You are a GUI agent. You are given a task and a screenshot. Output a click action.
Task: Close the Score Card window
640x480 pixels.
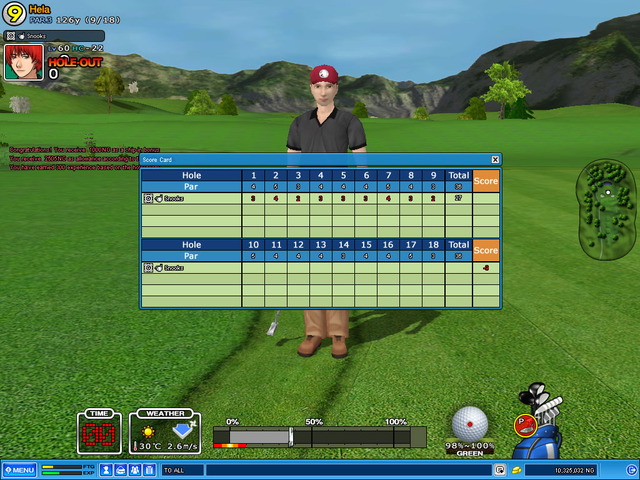pyautogui.click(x=495, y=159)
